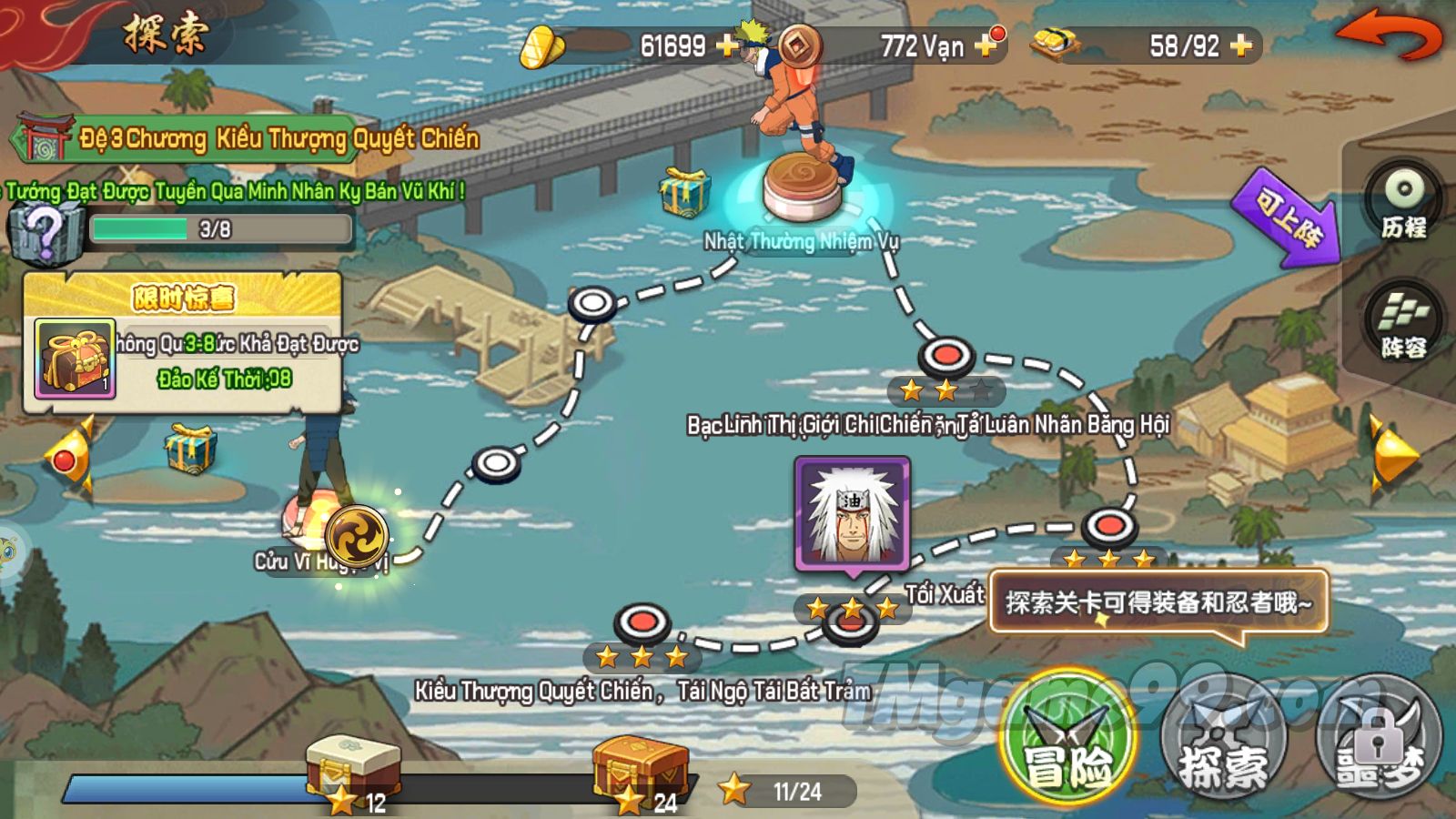1456x819 pixels.
Task: Open the 历程 progress menu
Action: pos(1403,202)
